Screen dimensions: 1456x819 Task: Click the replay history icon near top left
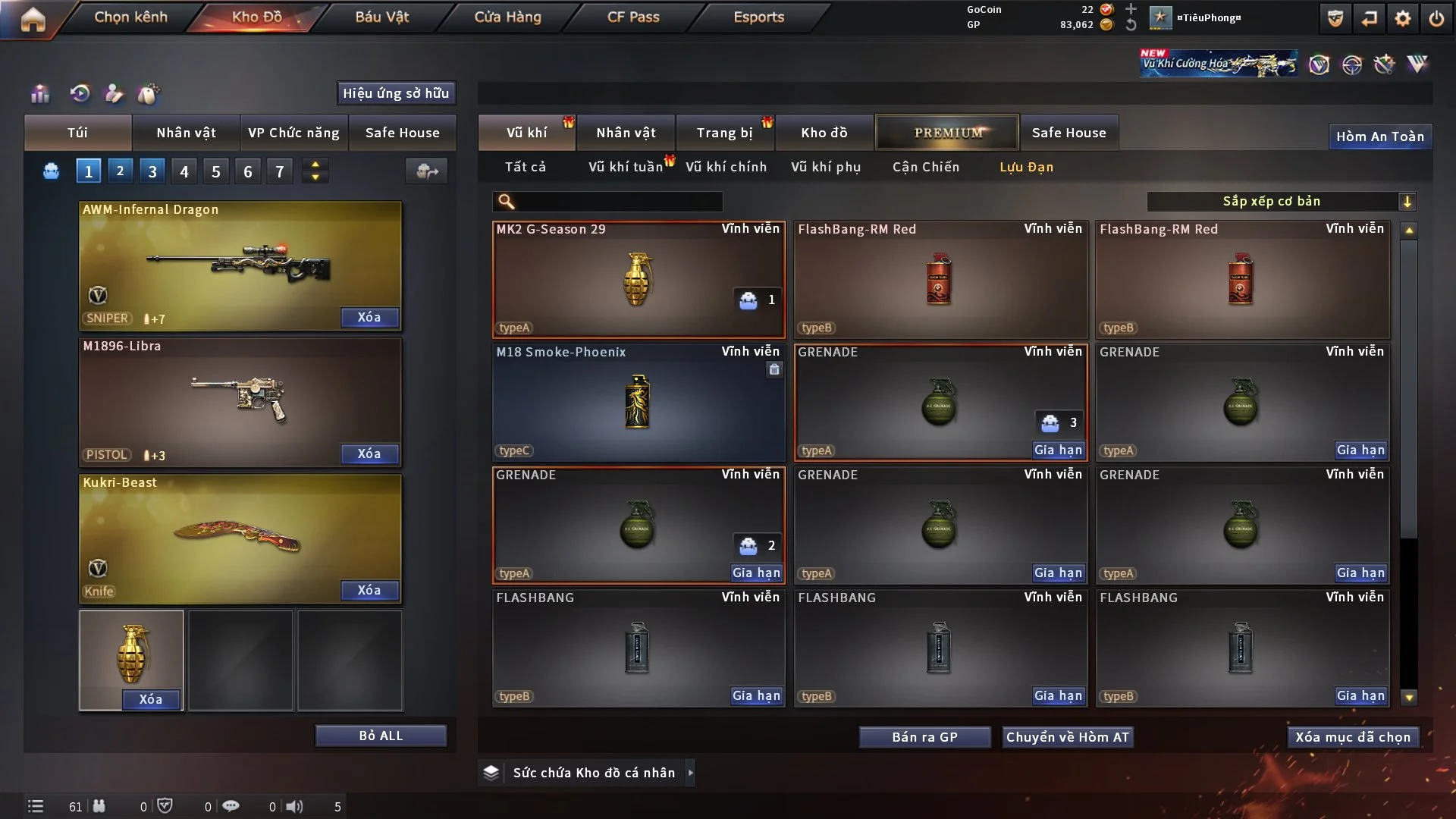79,94
